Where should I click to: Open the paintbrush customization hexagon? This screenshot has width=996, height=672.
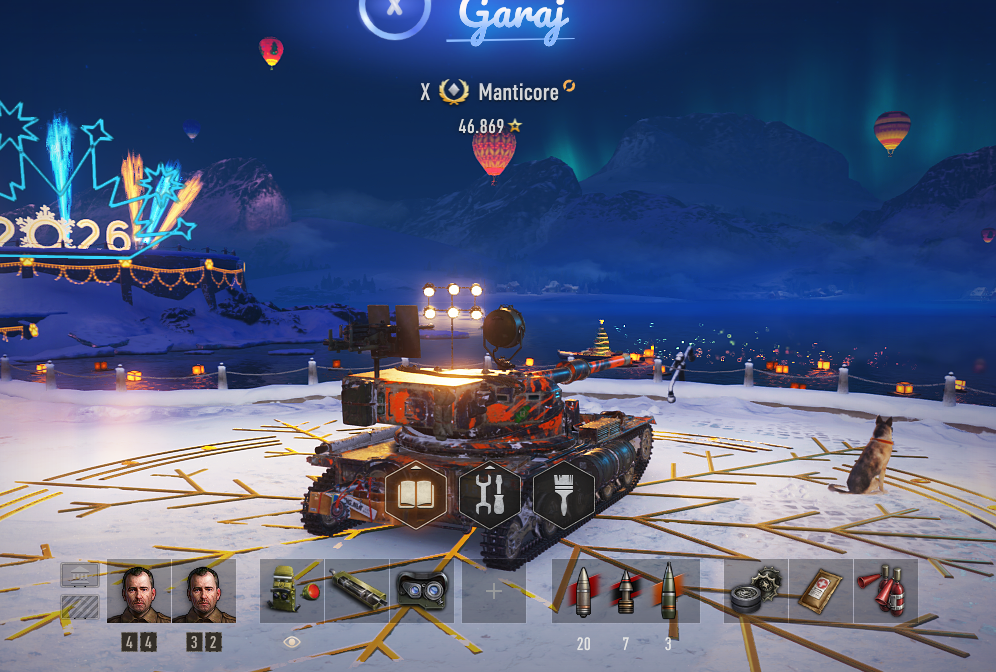563,495
